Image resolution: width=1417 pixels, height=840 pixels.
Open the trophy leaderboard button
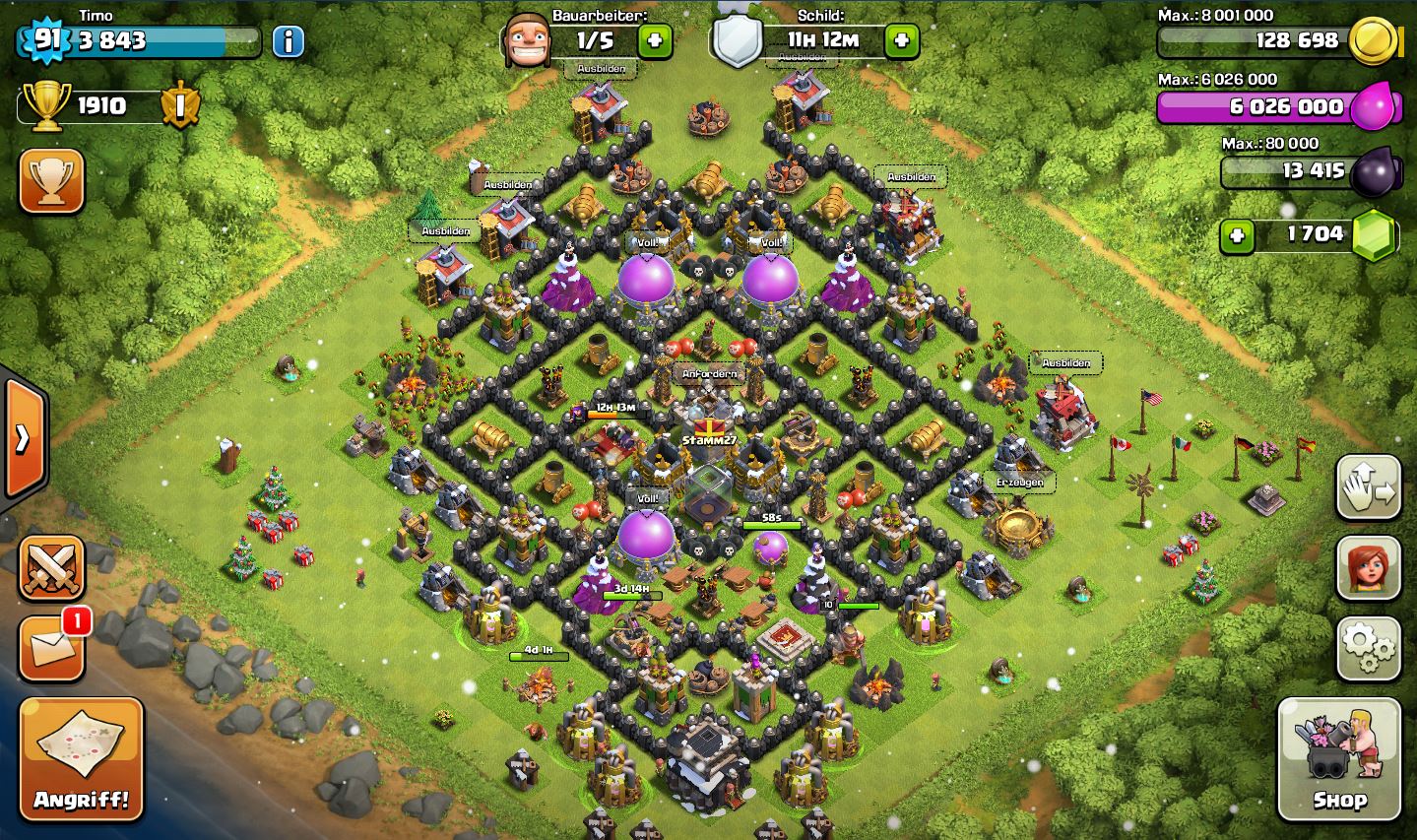[x=51, y=181]
